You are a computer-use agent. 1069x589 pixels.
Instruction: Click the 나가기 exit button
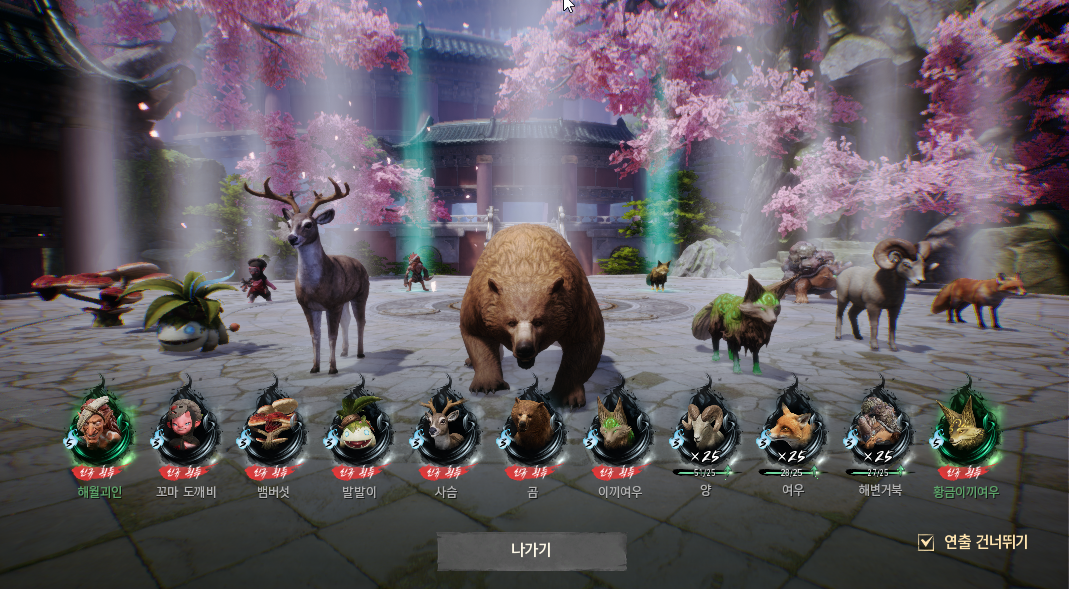(x=531, y=551)
